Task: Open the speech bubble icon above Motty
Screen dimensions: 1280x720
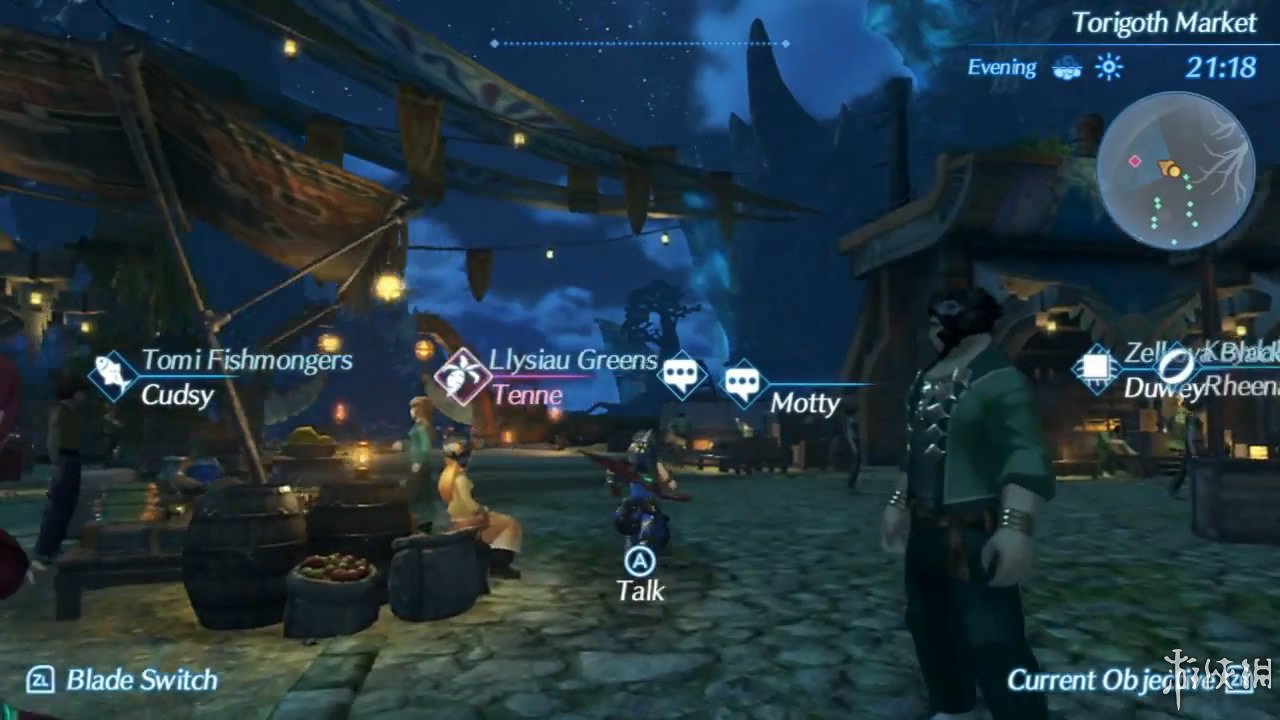Action: (x=745, y=381)
